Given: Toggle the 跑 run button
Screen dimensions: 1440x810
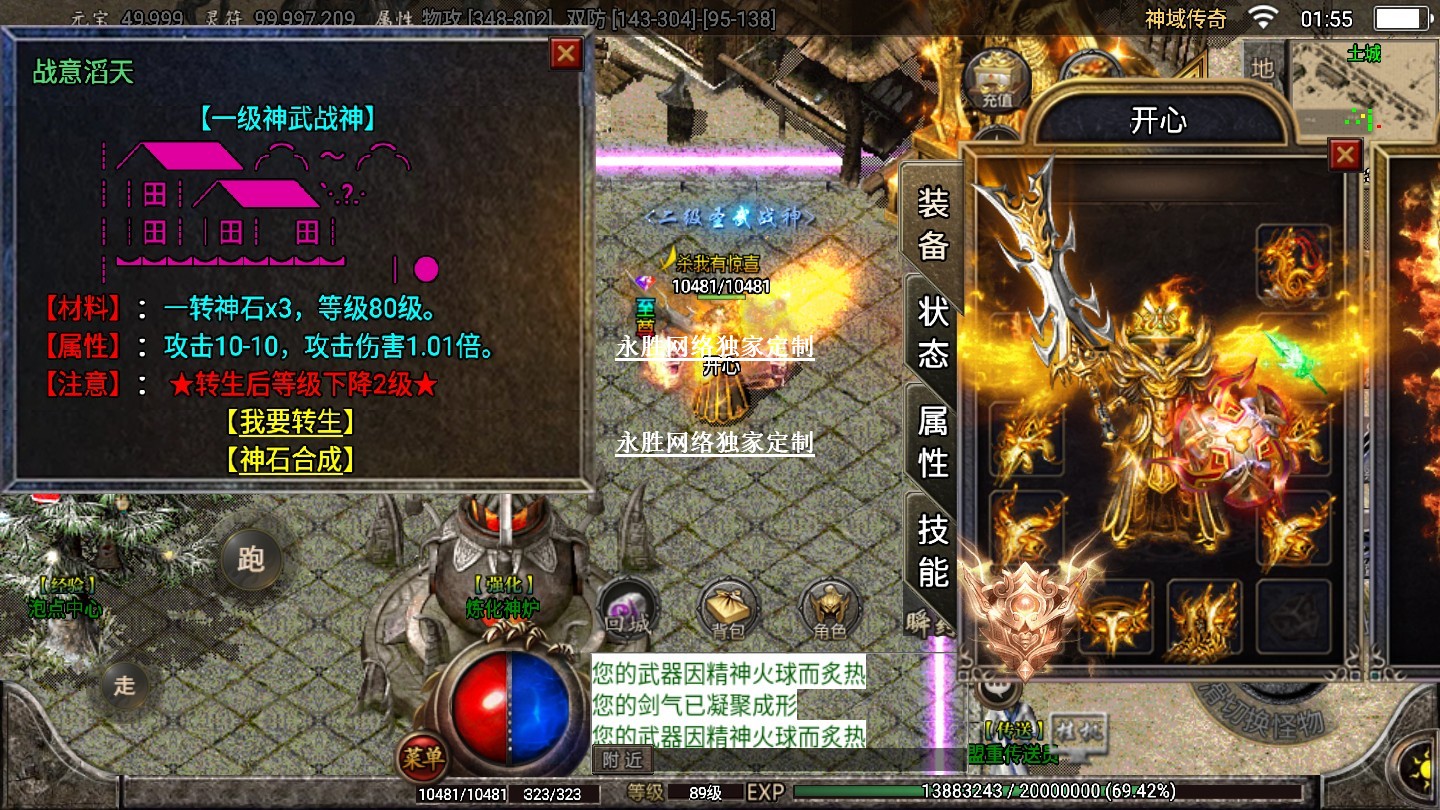Looking at the screenshot, I should pos(250,558).
